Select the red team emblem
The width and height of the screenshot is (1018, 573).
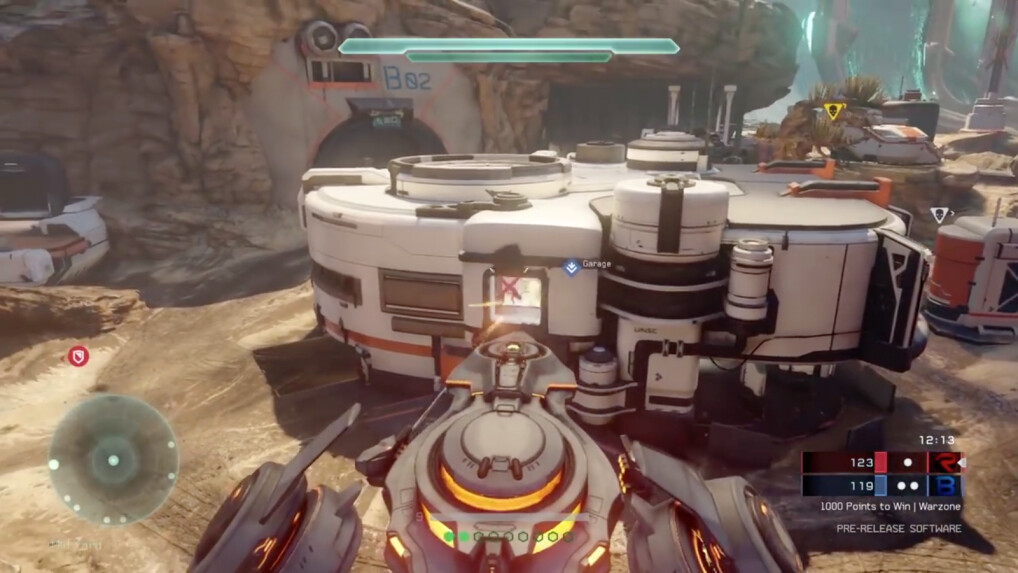tap(944, 462)
